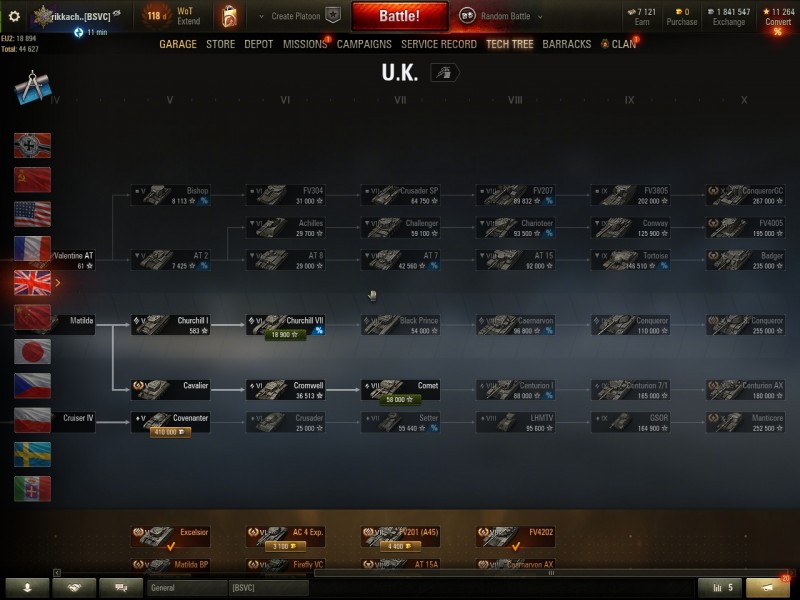The image size is (800, 600).
Task: Open the MISSIONS tab
Action: point(304,45)
